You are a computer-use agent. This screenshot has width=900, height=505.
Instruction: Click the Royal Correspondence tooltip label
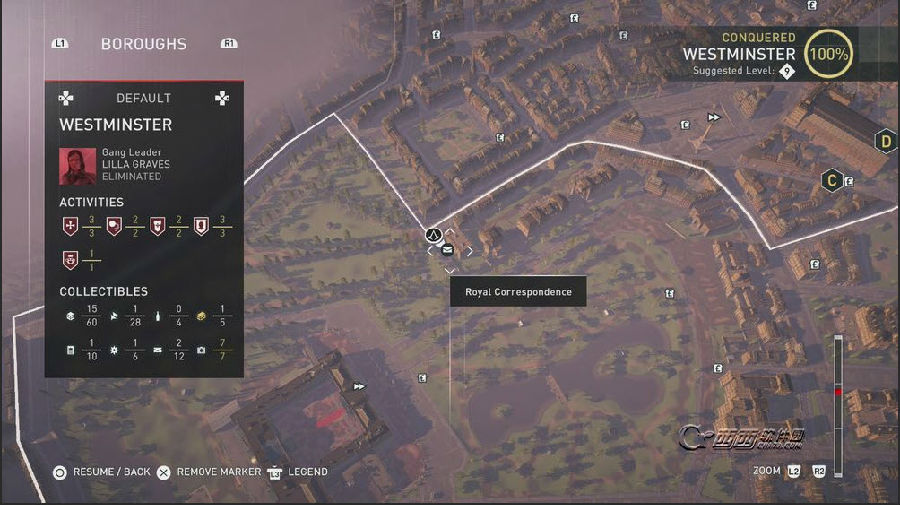(x=518, y=292)
